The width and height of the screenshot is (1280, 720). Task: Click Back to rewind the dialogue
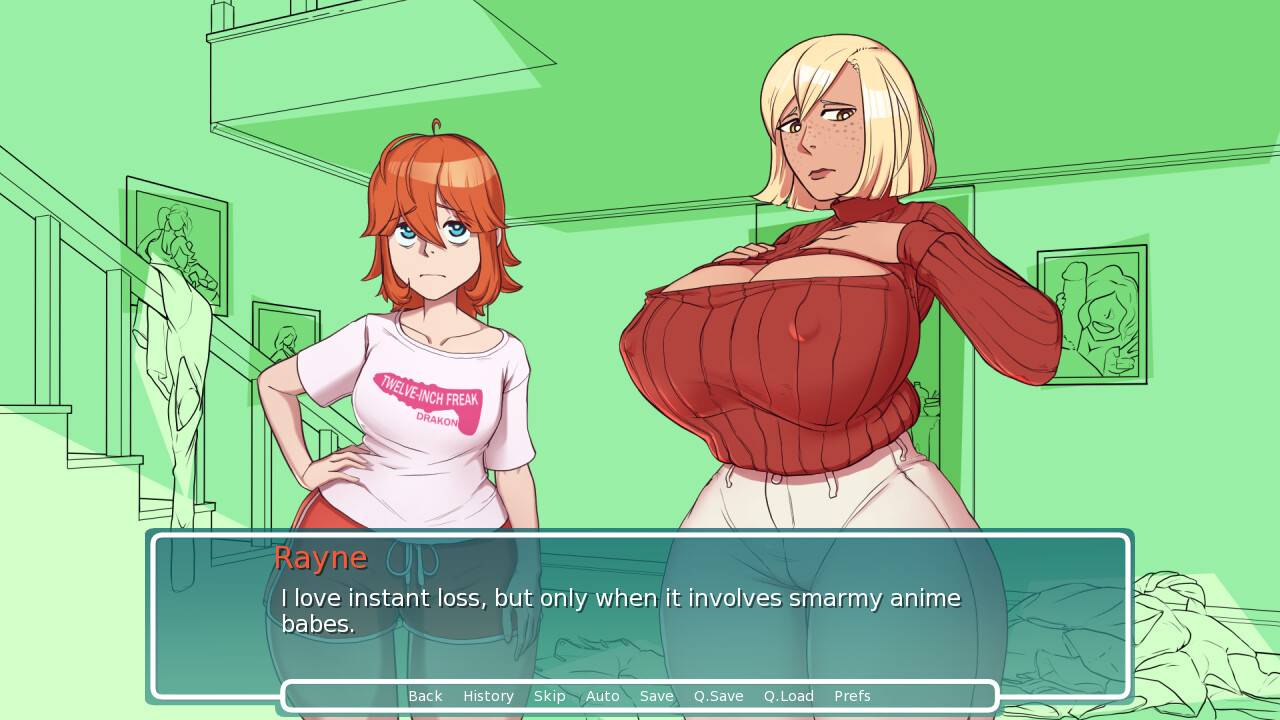coord(425,696)
